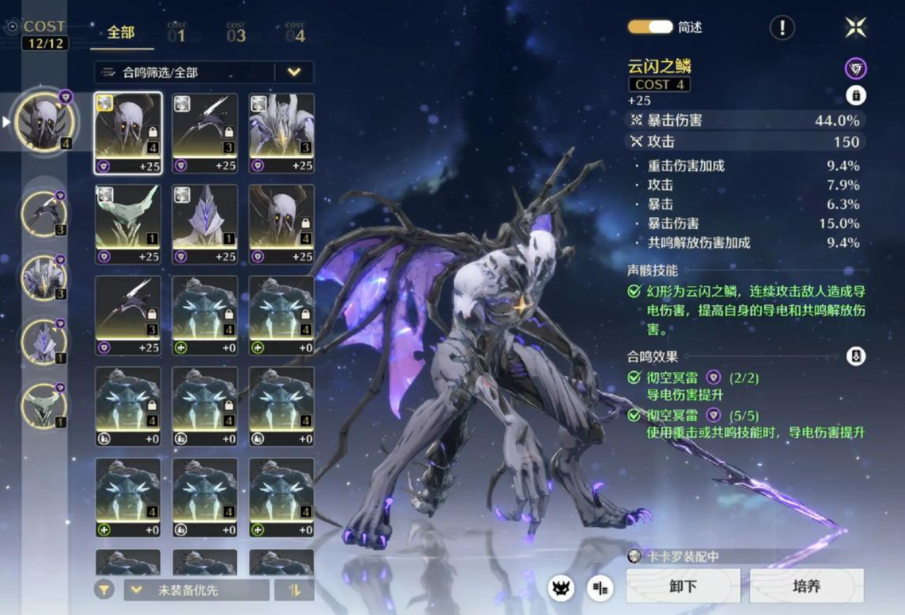Click the round funnel filter icon
Image resolution: width=905 pixels, height=615 pixels.
click(104, 590)
